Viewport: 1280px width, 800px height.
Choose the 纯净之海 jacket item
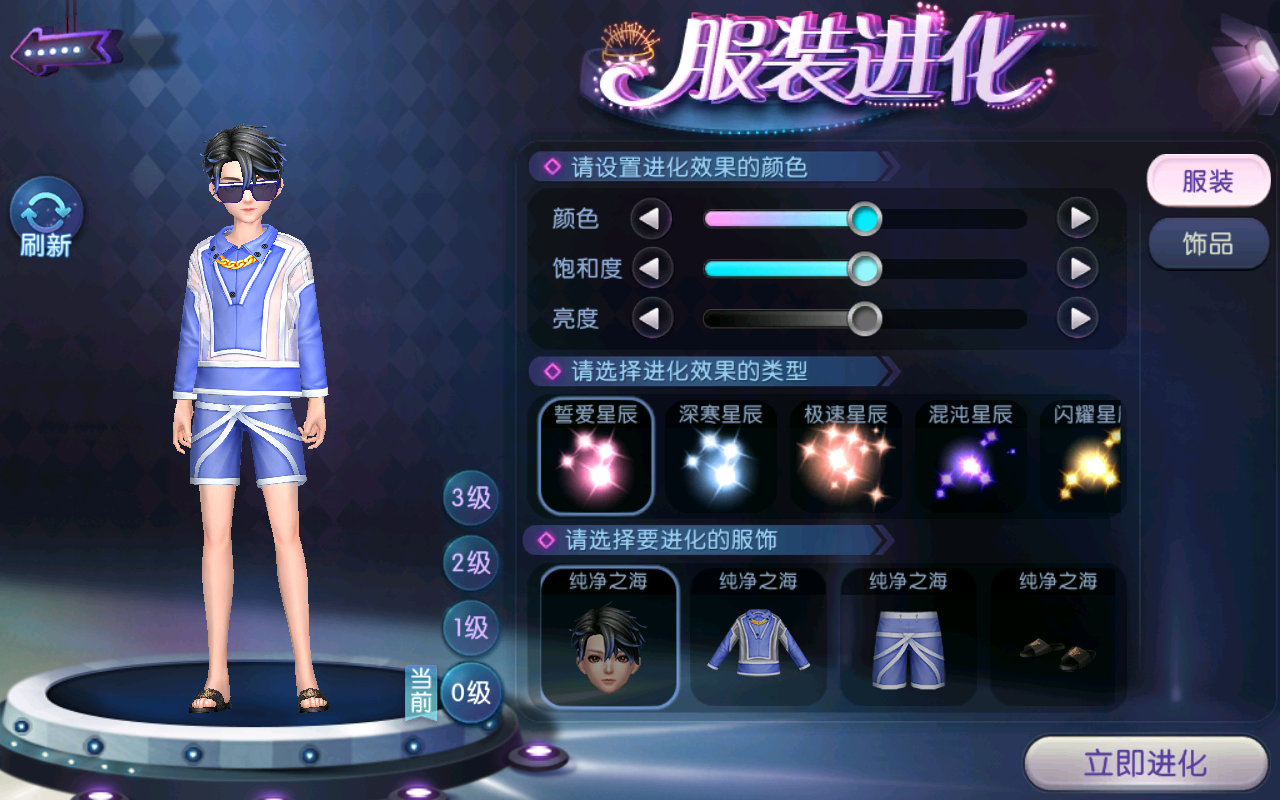click(758, 637)
